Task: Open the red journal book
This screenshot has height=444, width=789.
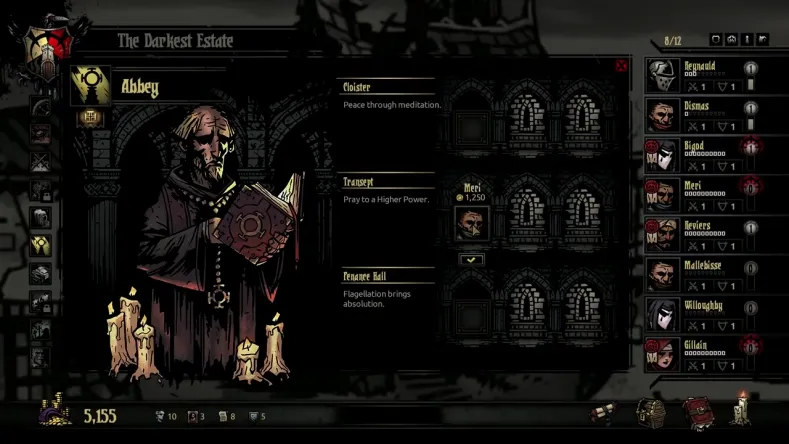Action: tap(697, 412)
